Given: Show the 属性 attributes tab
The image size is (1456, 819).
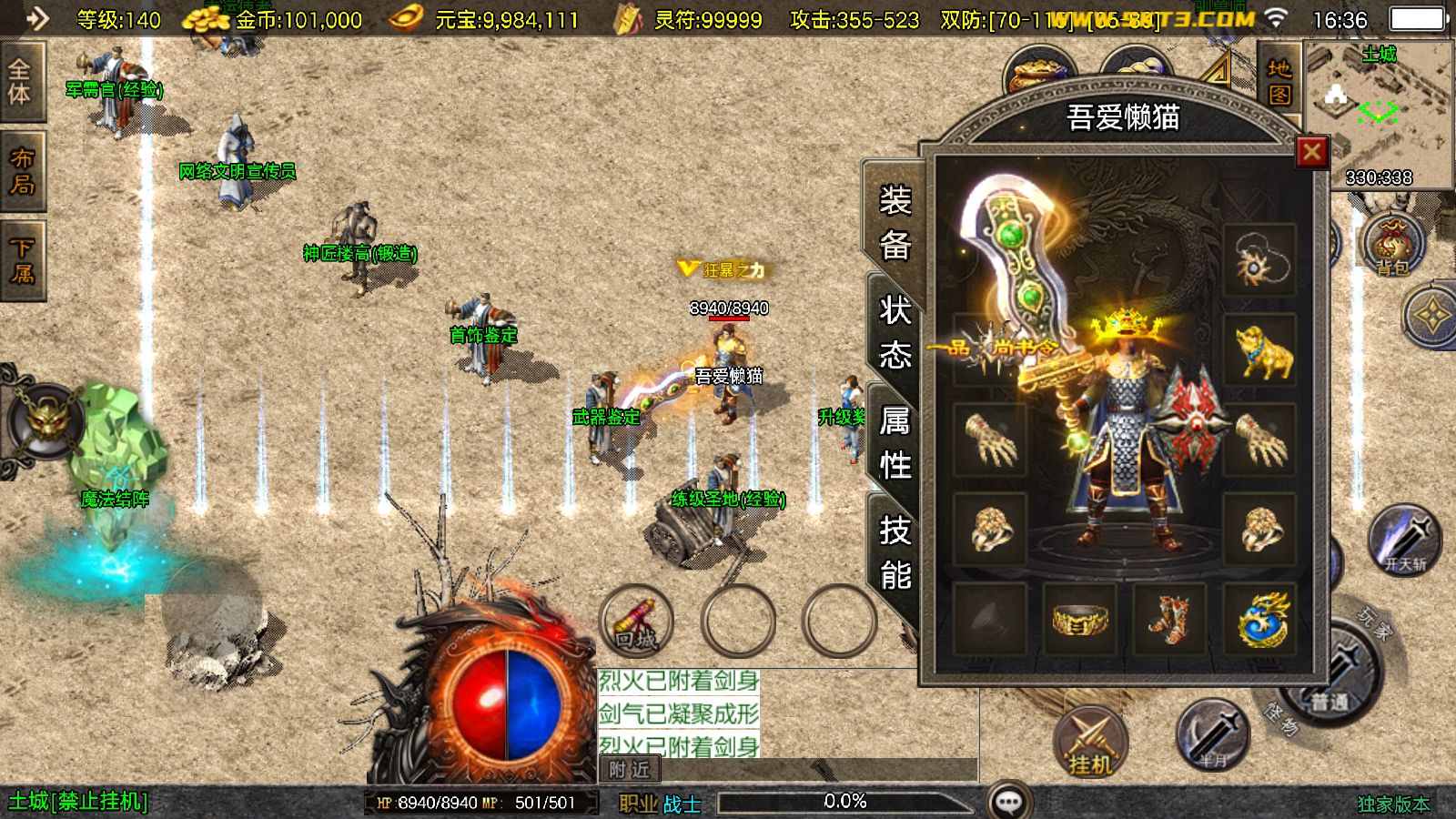Looking at the screenshot, I should tap(895, 443).
